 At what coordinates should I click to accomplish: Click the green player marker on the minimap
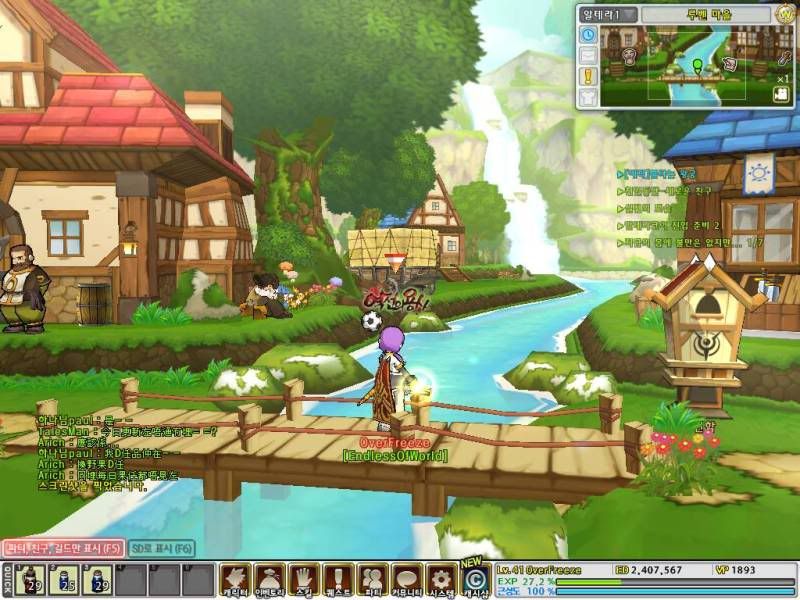[697, 67]
